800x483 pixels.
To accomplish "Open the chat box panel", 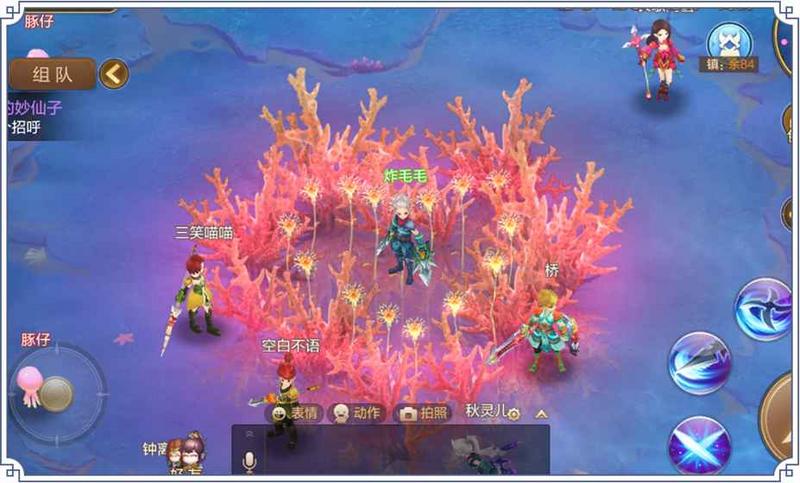I will point(400,450).
